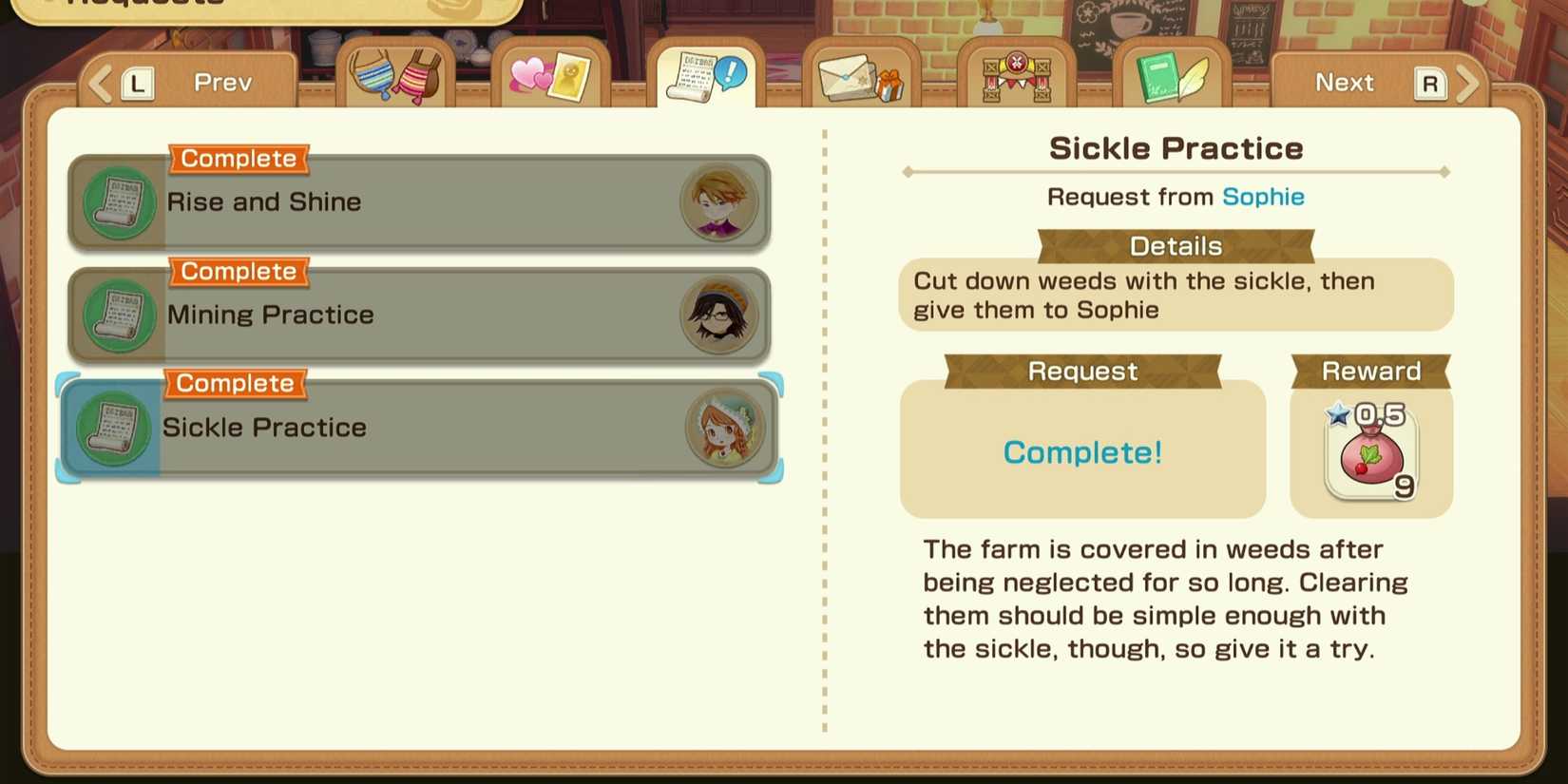Switch to the envelope mail tab

858,76
